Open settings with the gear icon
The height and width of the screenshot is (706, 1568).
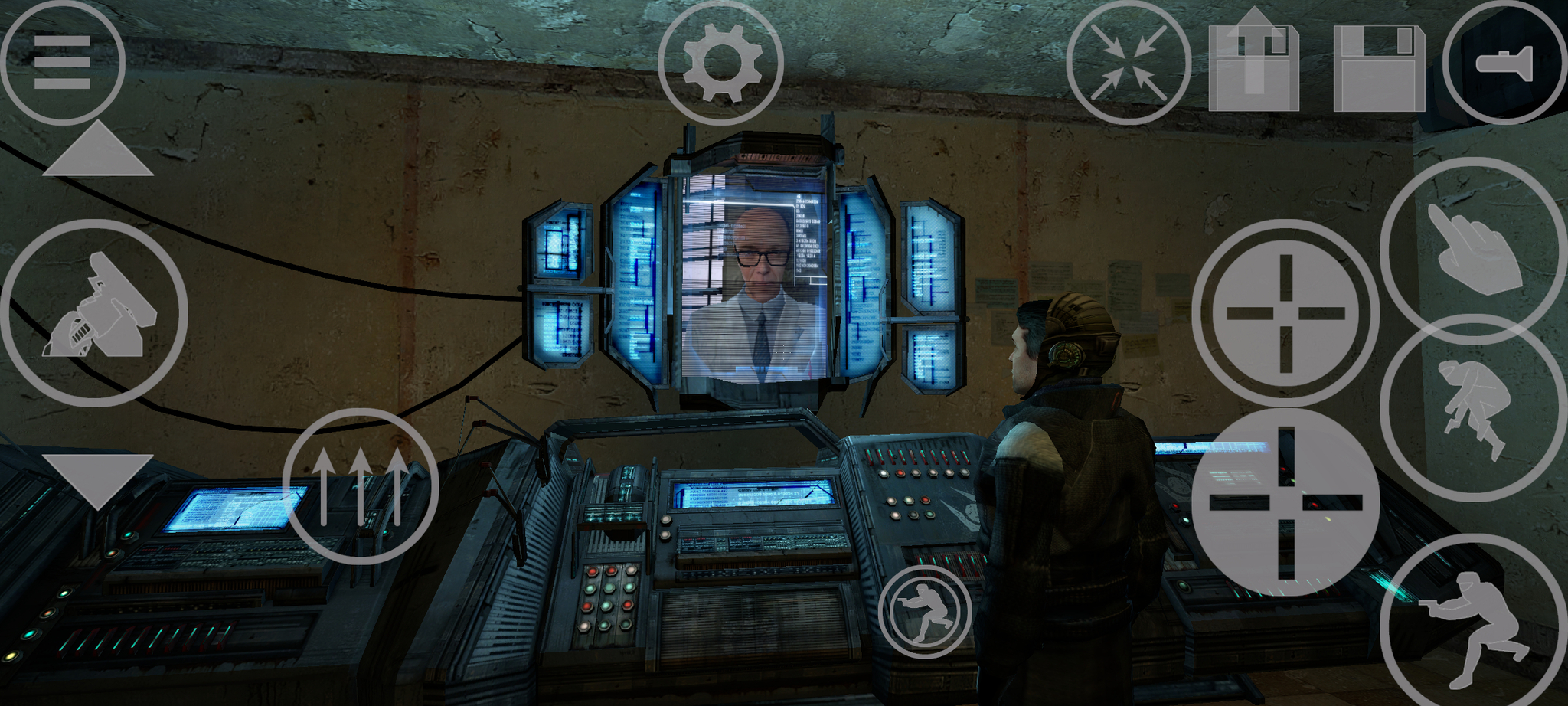click(x=720, y=63)
